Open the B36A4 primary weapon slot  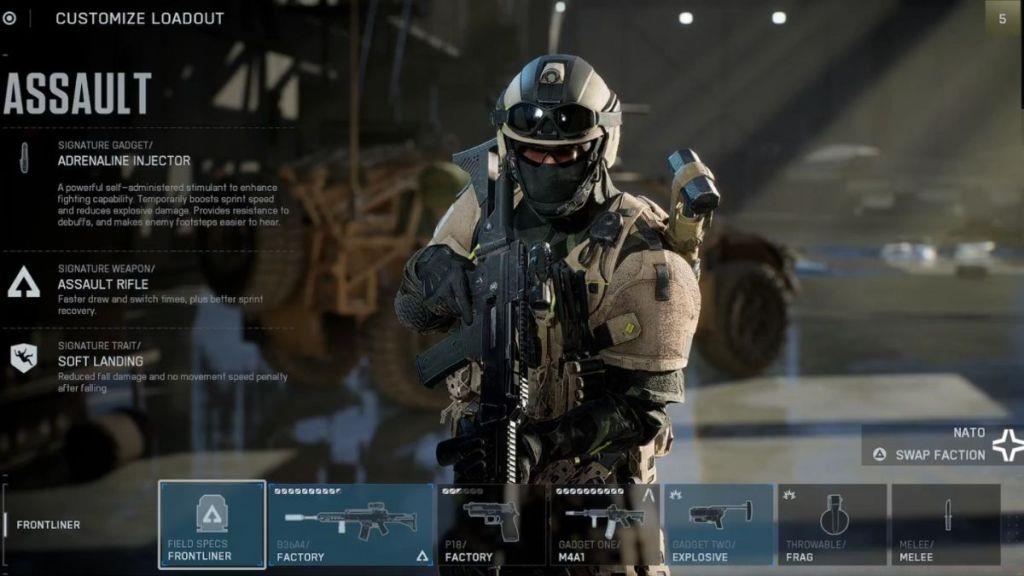pos(350,524)
